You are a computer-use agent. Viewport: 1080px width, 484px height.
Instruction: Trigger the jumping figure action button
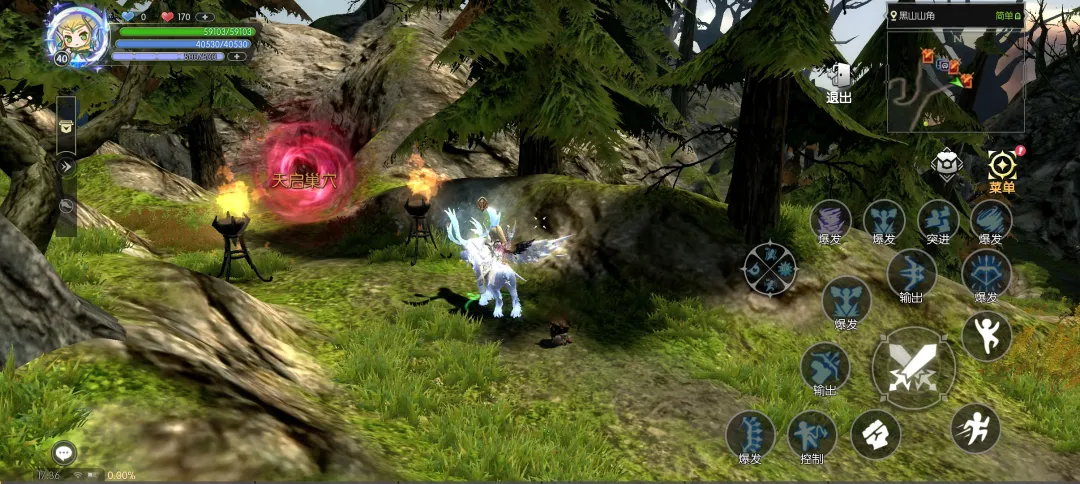coord(986,337)
